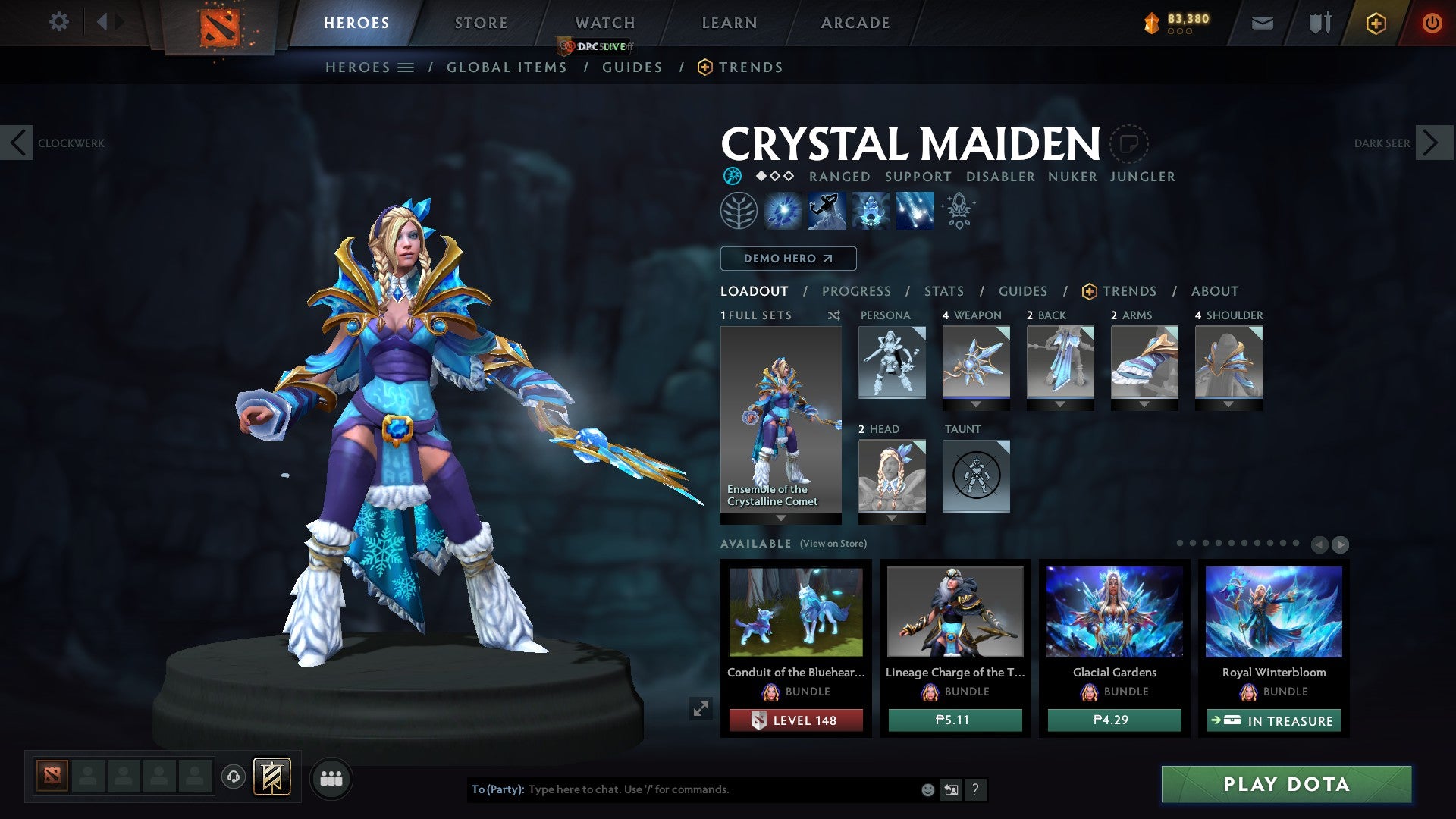This screenshot has width=1456, height=819.
Task: Shuffle full sets with the shuffle icon
Action: 834,315
